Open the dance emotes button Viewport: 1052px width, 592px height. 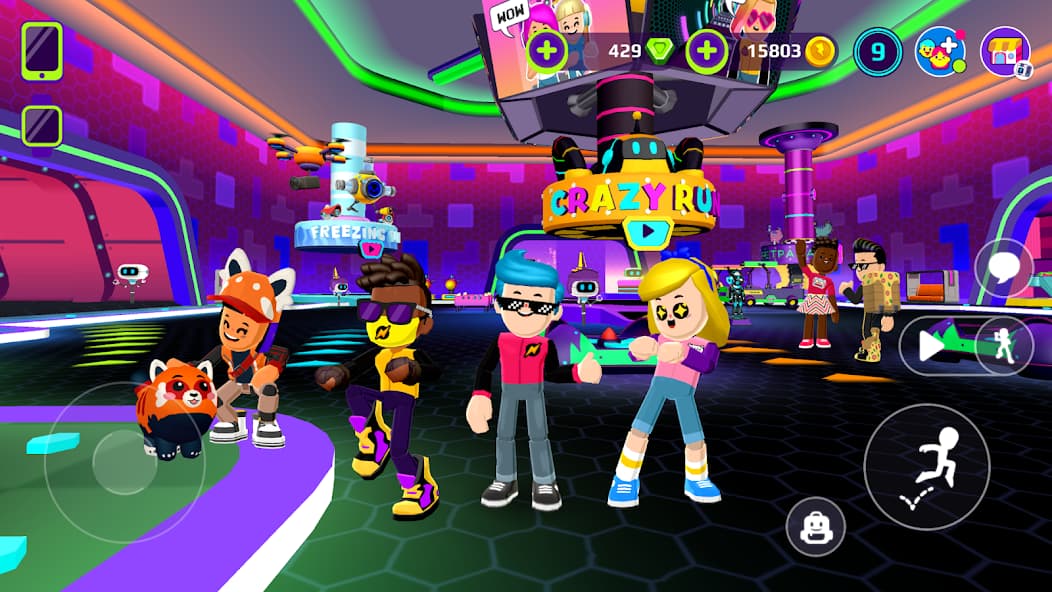(1004, 346)
